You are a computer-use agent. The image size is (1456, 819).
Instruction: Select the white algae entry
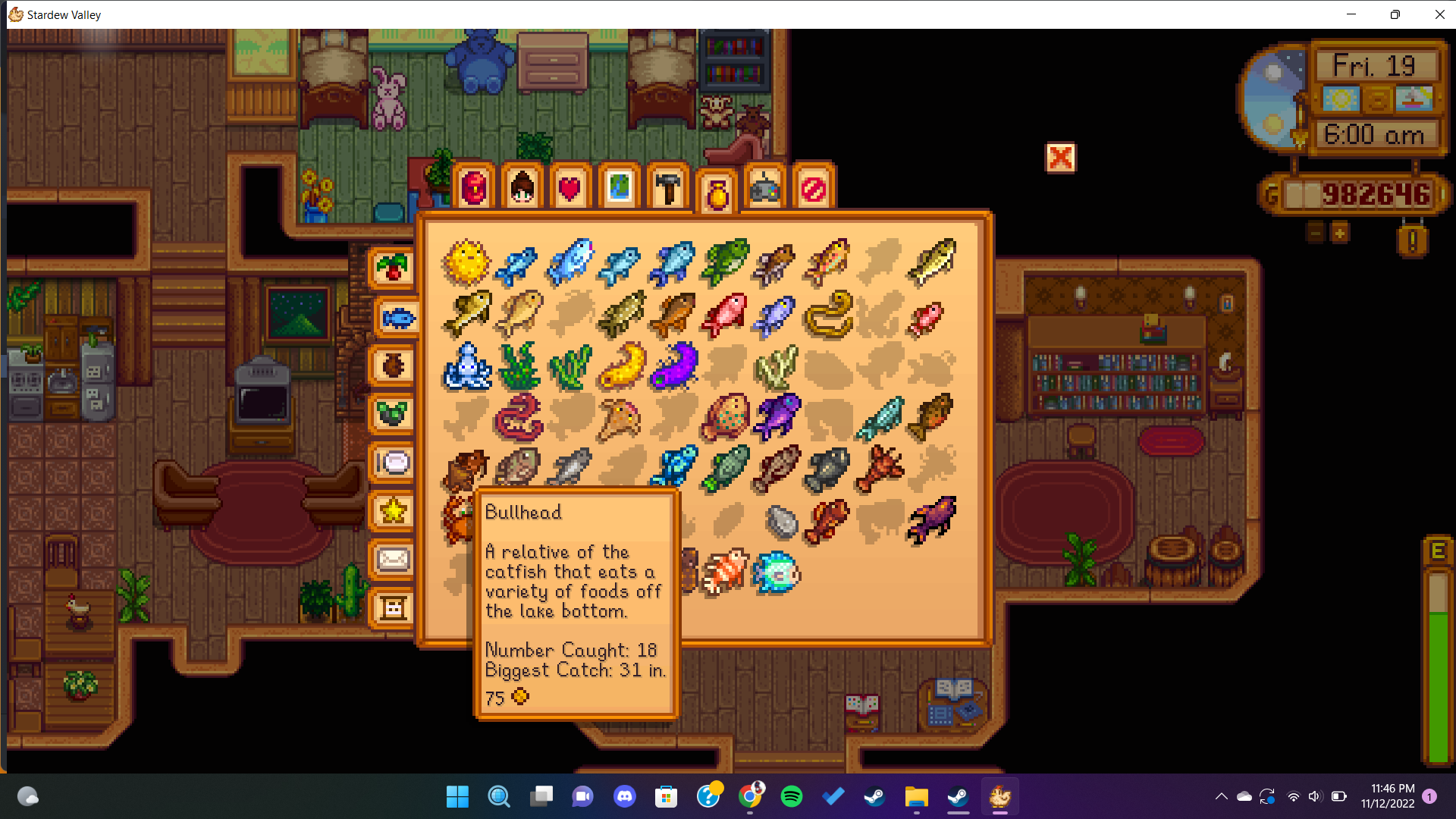pos(777,366)
